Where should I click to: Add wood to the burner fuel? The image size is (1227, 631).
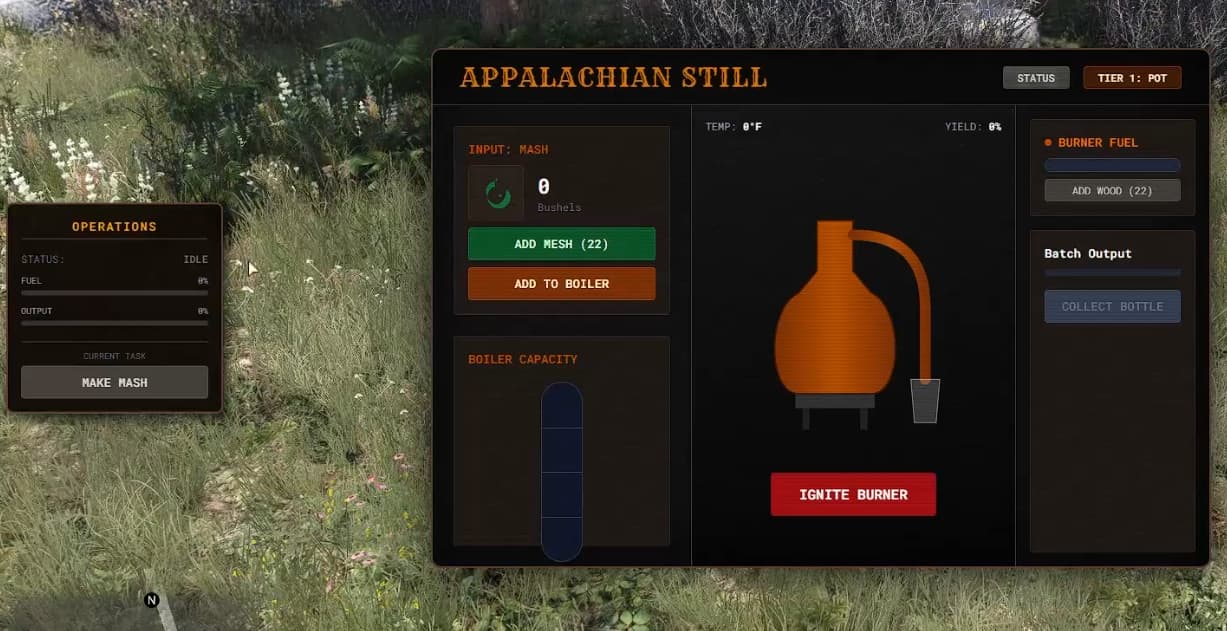1112,190
